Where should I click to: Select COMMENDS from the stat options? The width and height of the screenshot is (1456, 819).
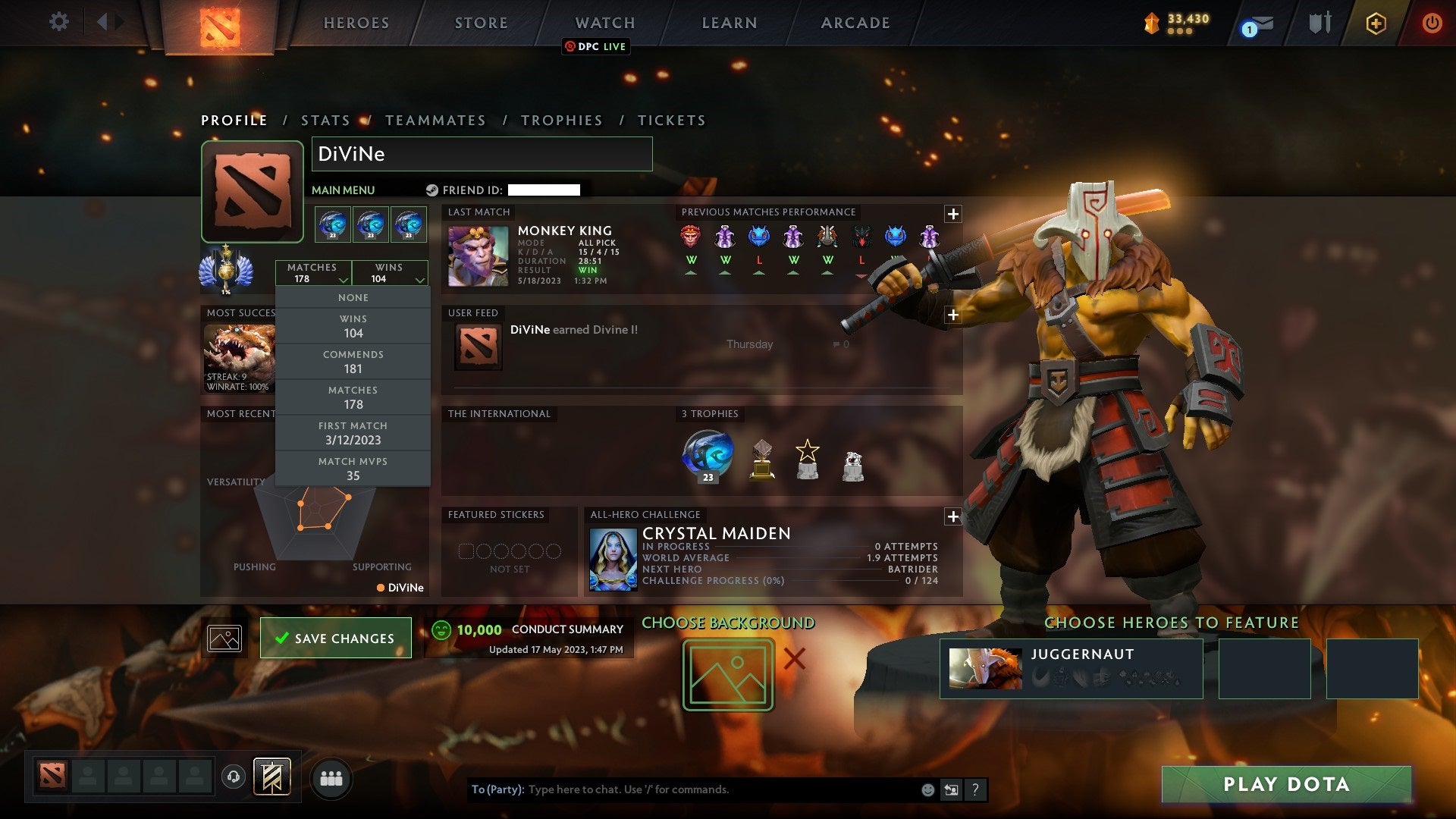tap(353, 362)
